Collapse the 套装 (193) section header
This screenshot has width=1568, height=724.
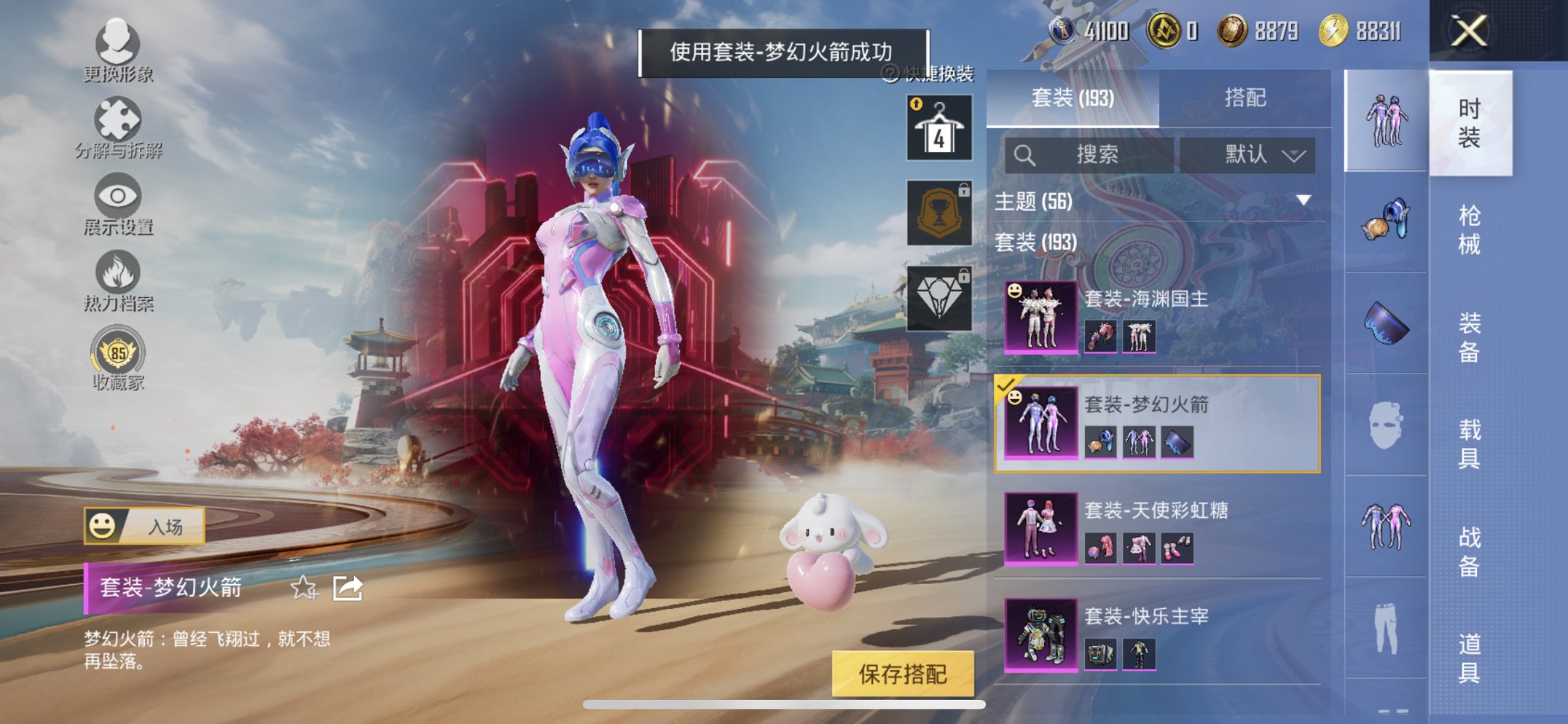(1035, 243)
